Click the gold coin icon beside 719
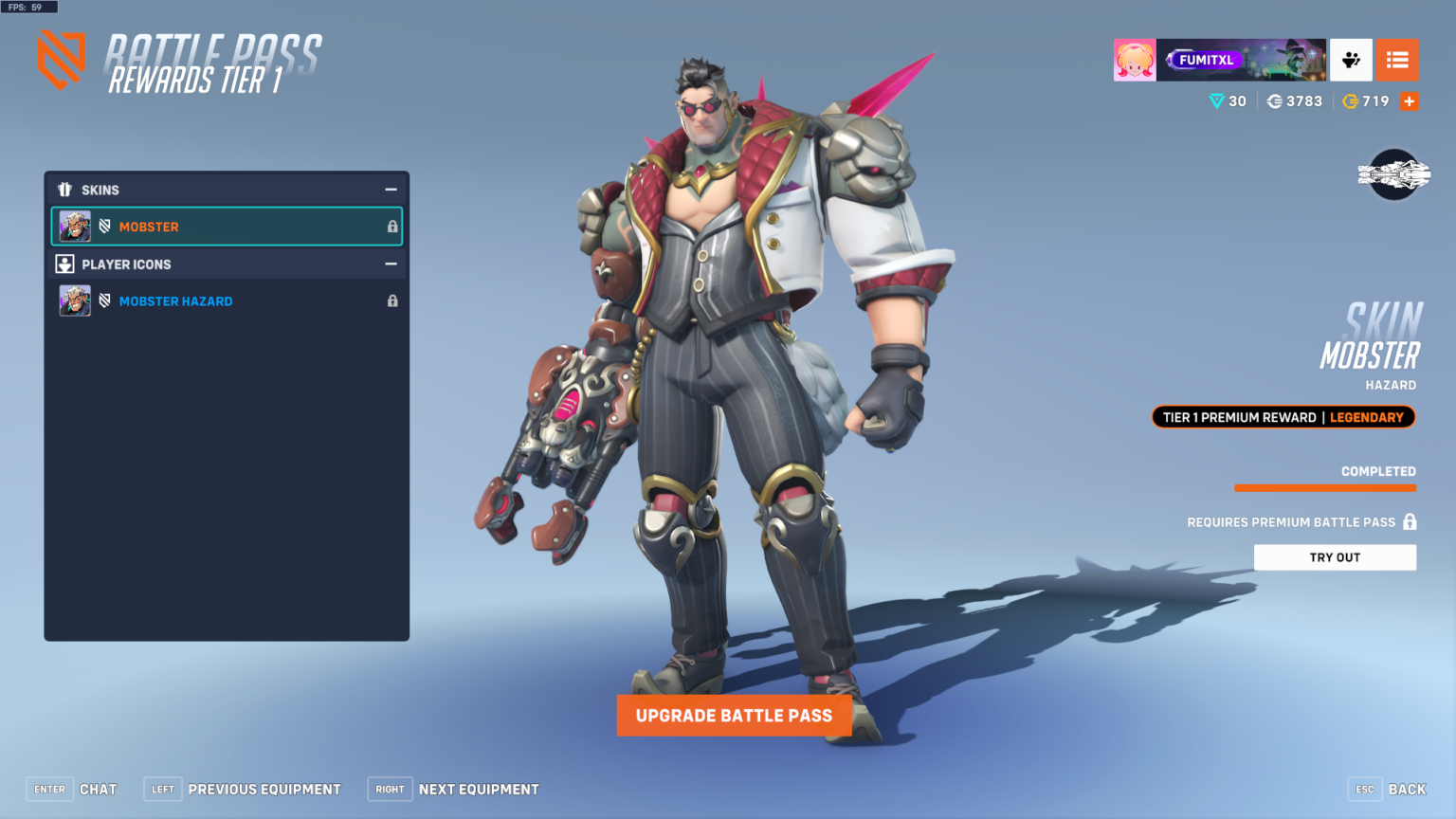Viewport: 1456px width, 819px height. click(x=1351, y=100)
